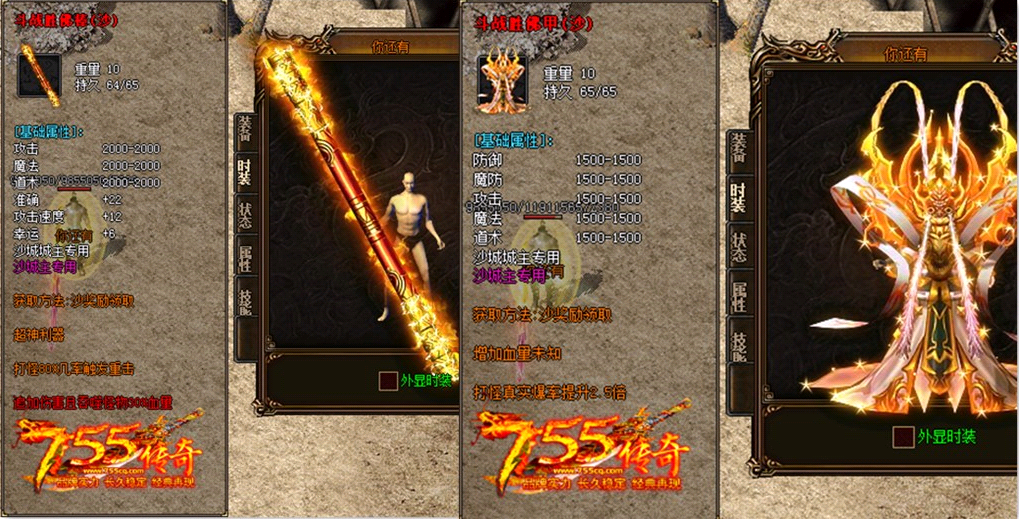Show 状态 tab beside the golden armor preview

tap(738, 247)
